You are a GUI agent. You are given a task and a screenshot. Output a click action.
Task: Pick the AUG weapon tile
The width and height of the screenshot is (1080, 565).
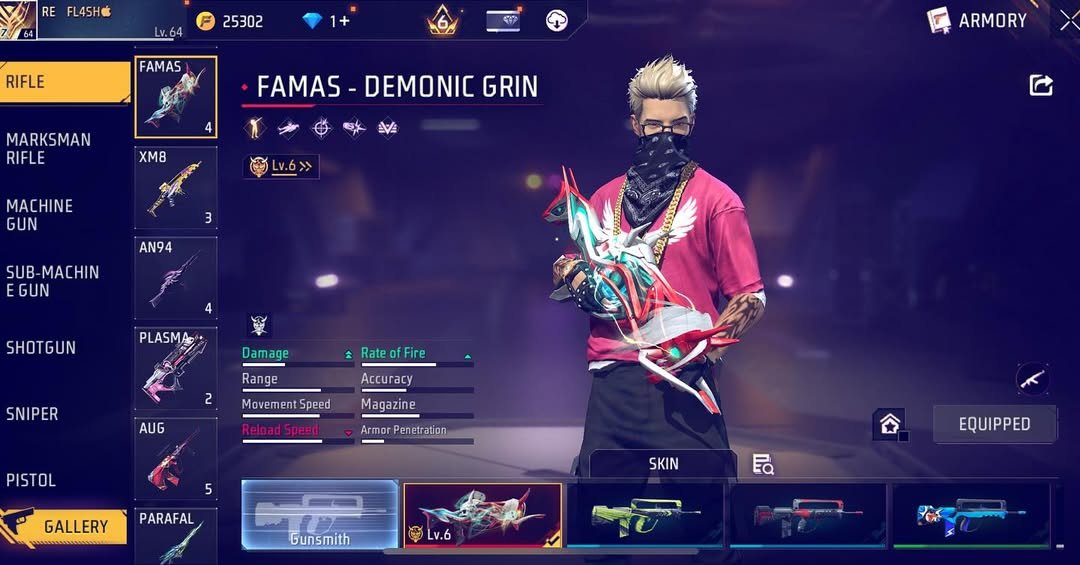tap(176, 458)
